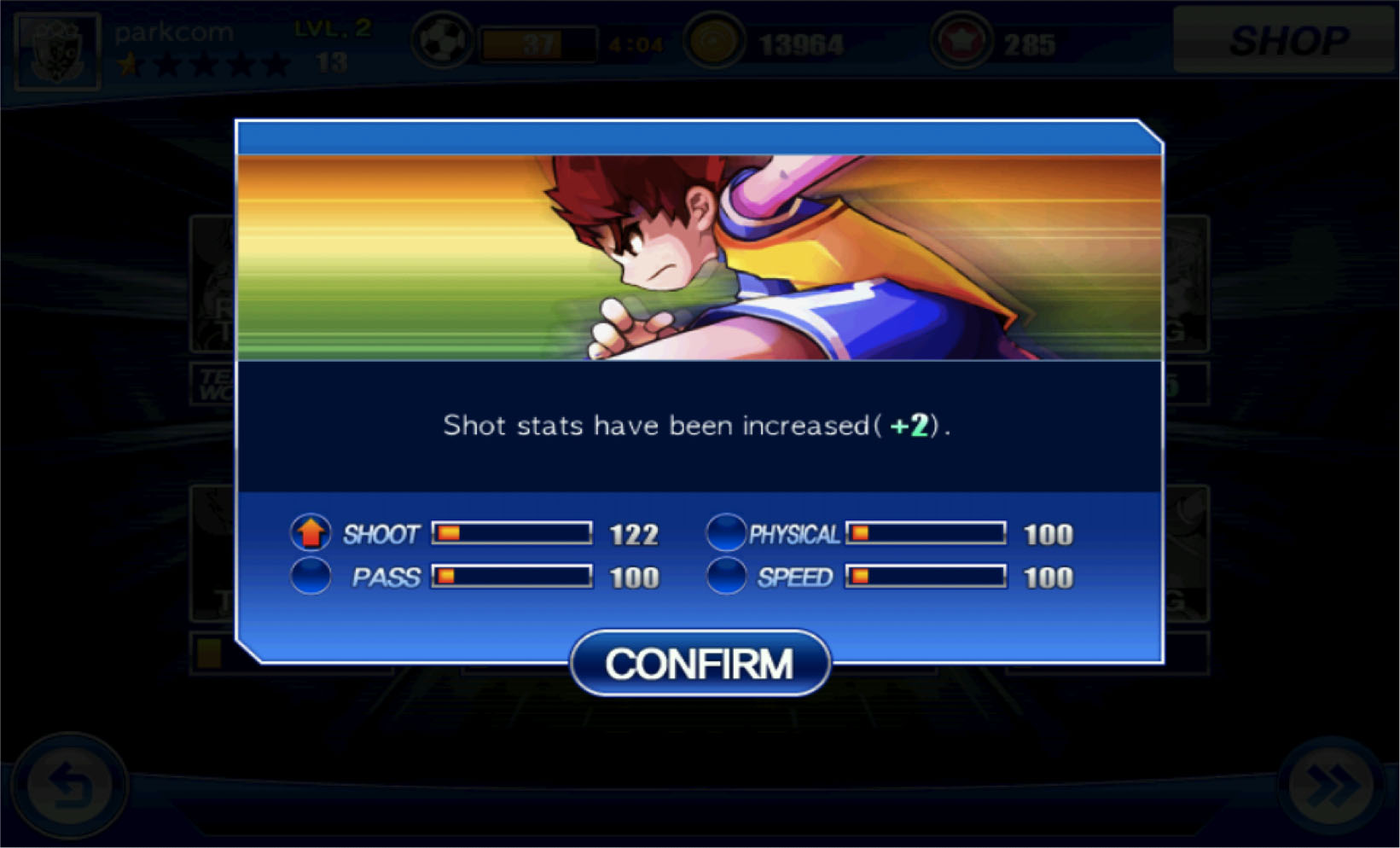
Task: Confirm the shot stats increase
Action: pyautogui.click(x=700, y=663)
